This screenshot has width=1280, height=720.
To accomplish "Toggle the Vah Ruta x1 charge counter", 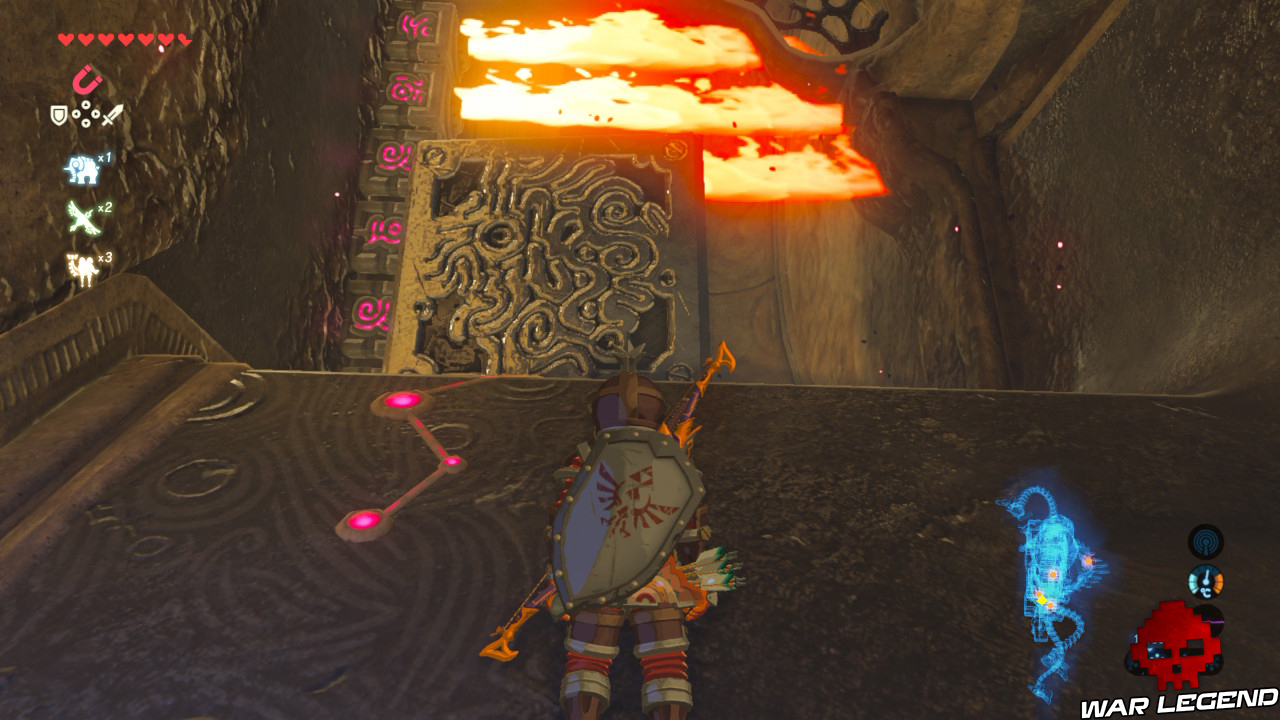I will coord(104,157).
